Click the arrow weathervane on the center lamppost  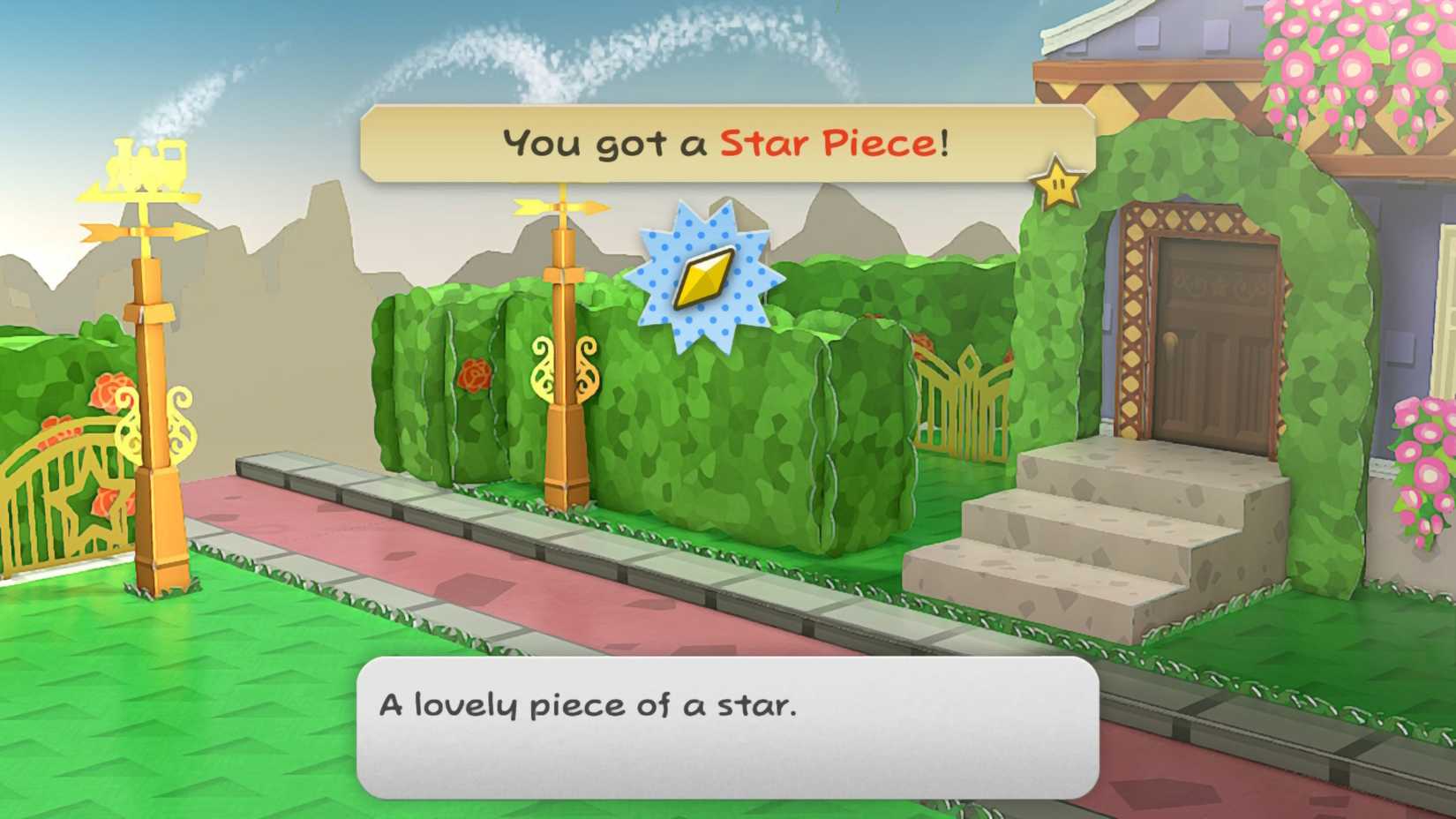coord(563,205)
